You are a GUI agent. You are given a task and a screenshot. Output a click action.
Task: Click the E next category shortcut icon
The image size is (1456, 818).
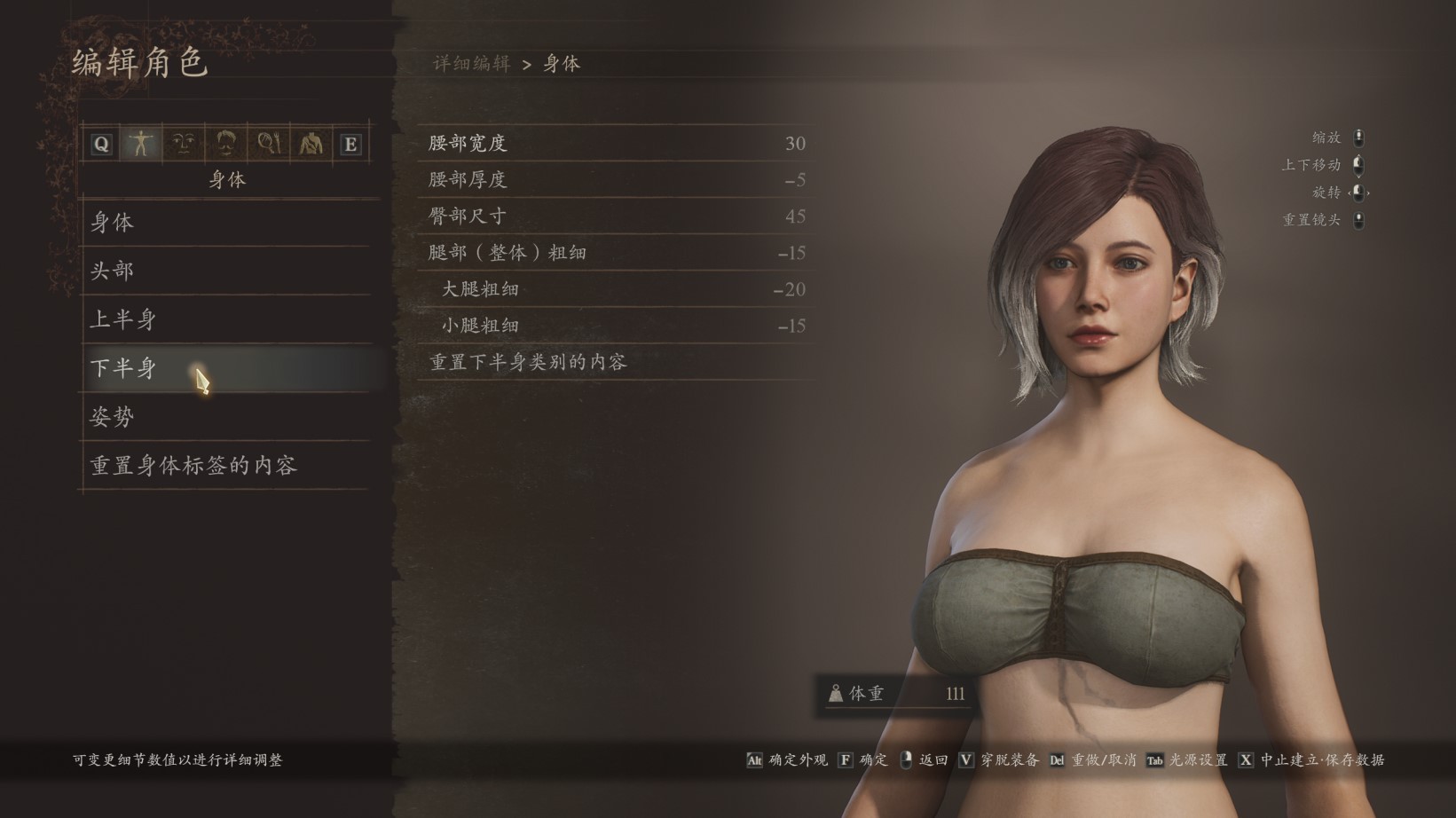point(348,144)
